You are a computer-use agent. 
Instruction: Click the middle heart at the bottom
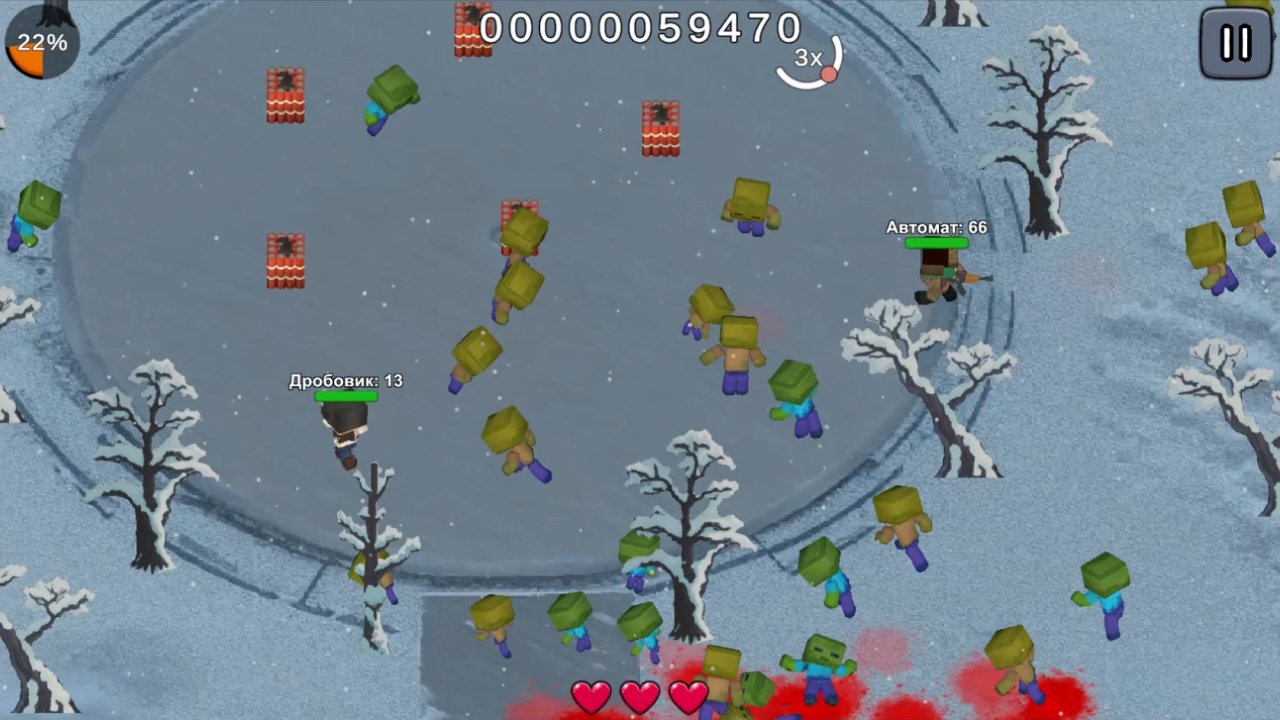tap(640, 696)
